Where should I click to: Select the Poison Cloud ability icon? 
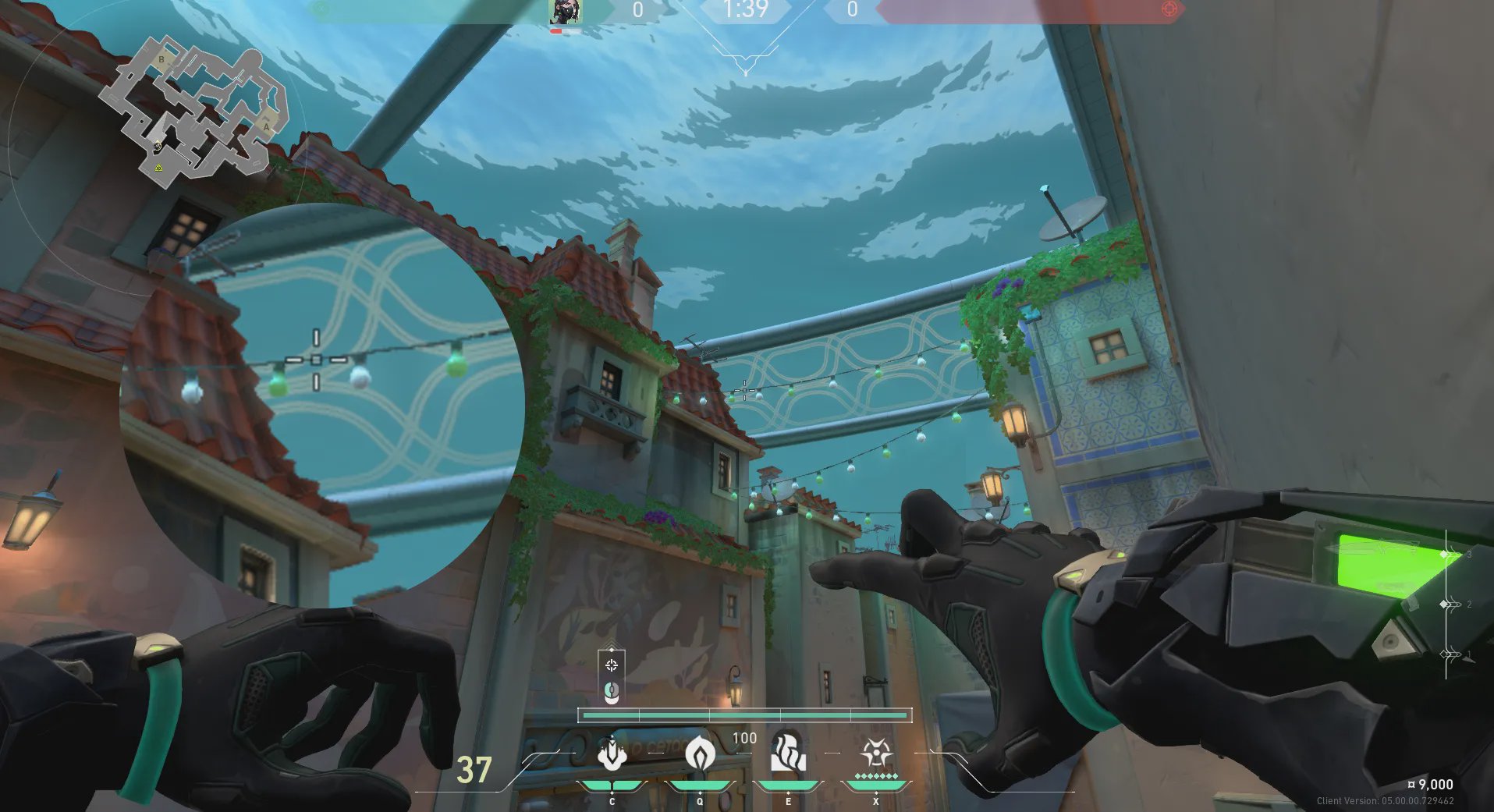[700, 753]
